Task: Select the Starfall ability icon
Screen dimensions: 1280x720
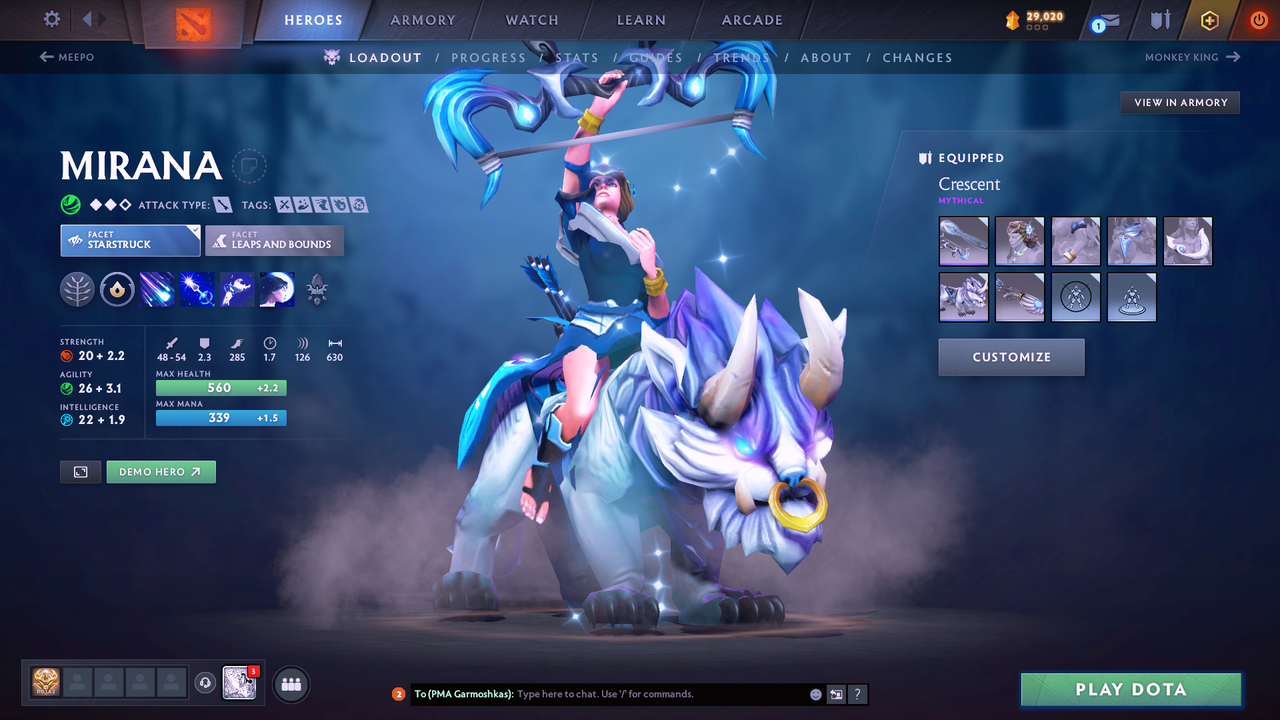Action: (x=157, y=289)
